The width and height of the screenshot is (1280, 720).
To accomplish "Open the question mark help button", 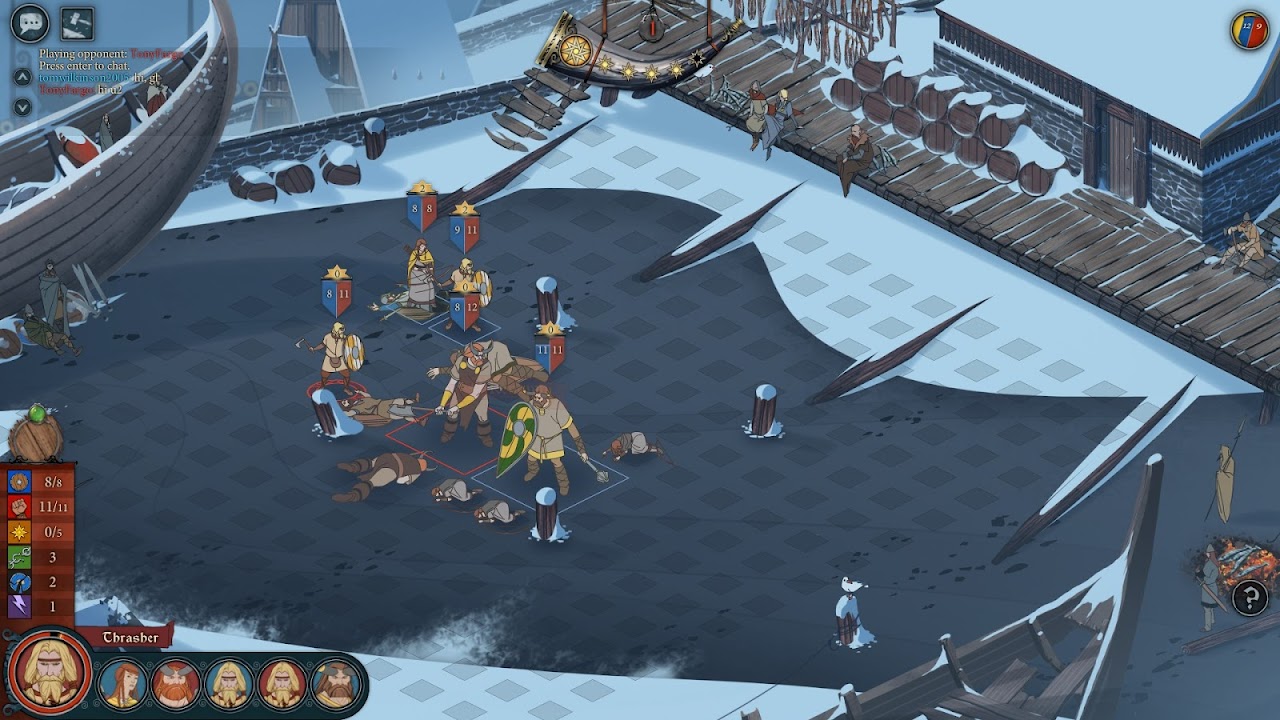I will (1249, 598).
